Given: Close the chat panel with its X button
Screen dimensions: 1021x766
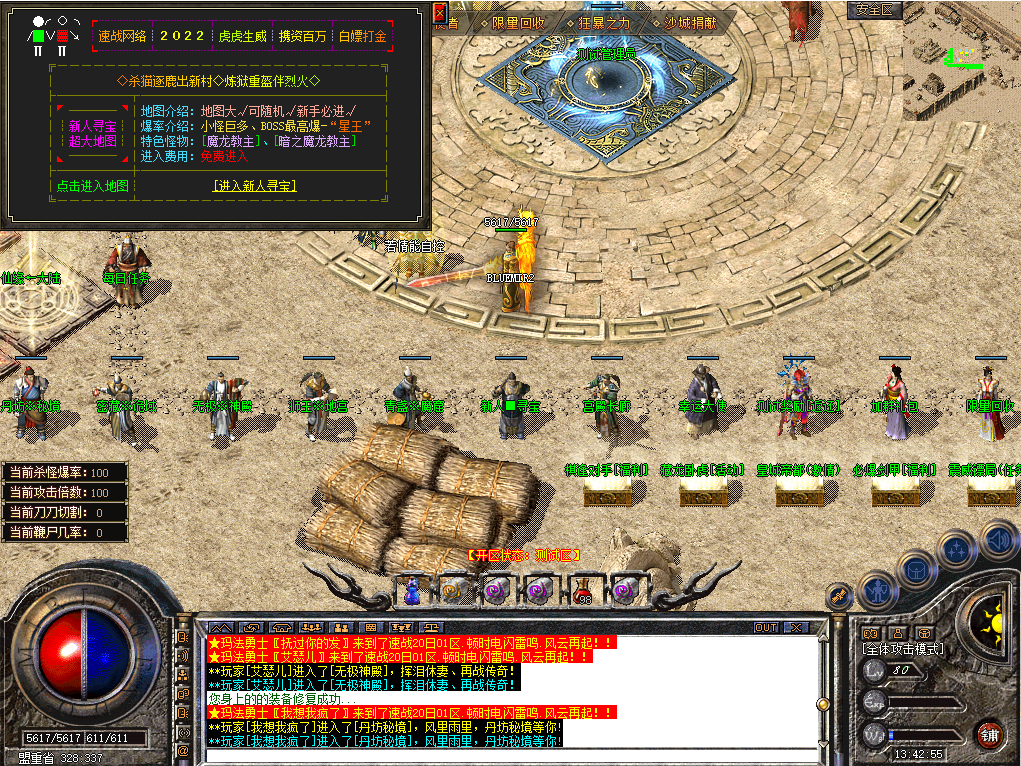Looking at the screenshot, I should (795, 628).
